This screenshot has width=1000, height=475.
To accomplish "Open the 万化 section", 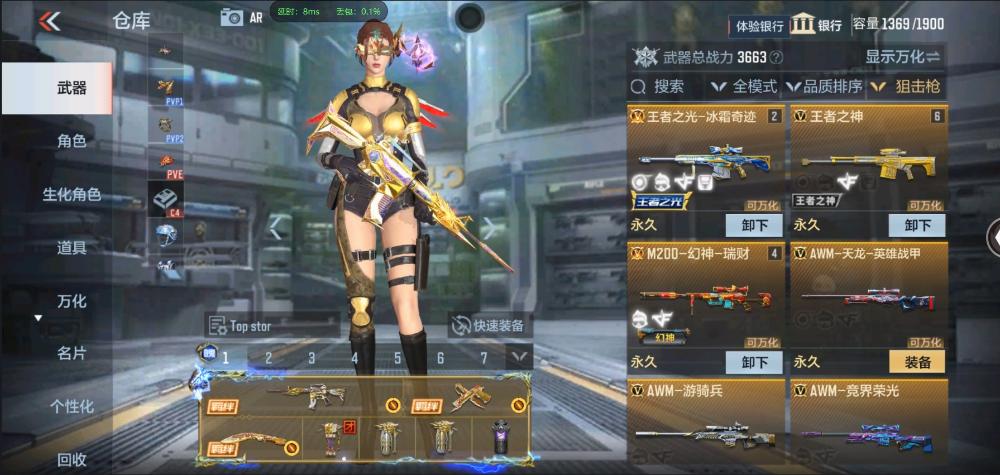I will click(71, 301).
